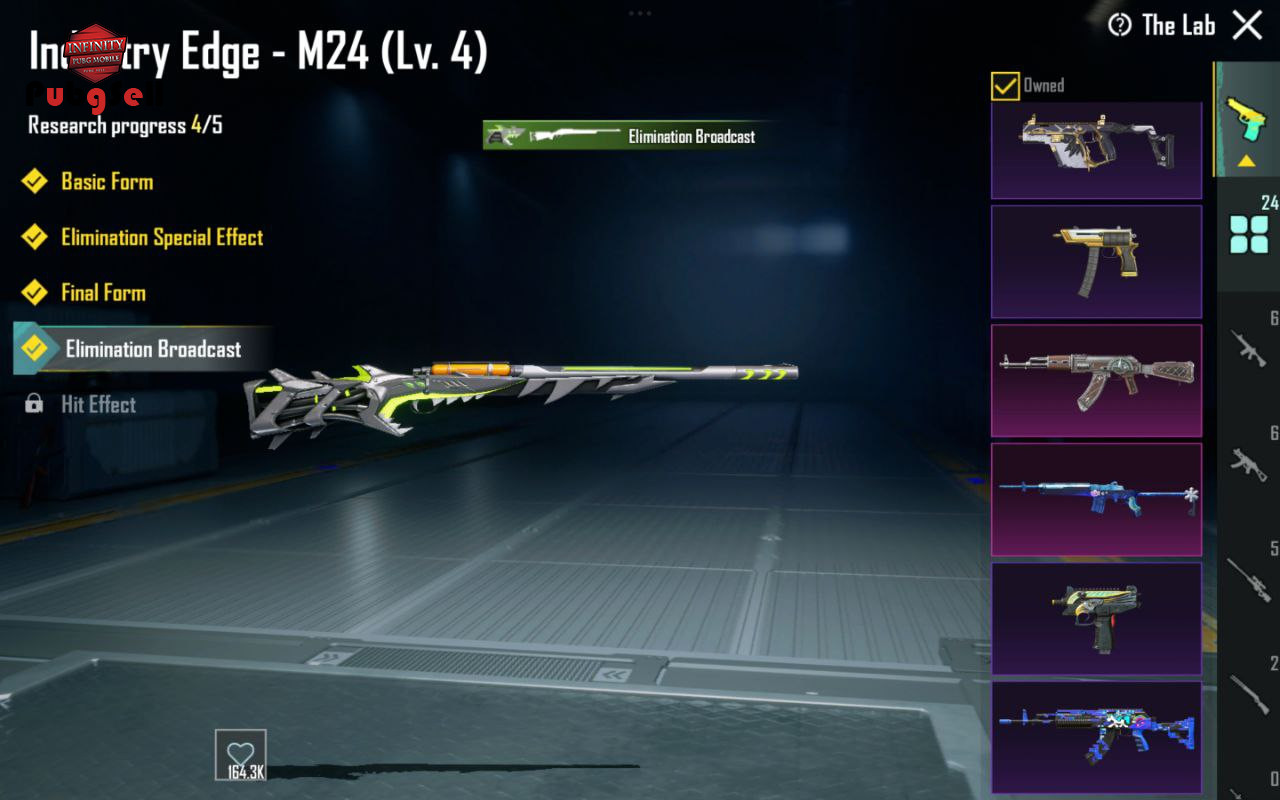
Task: Choose the blue pixel assault rifle skin
Action: click(1096, 737)
